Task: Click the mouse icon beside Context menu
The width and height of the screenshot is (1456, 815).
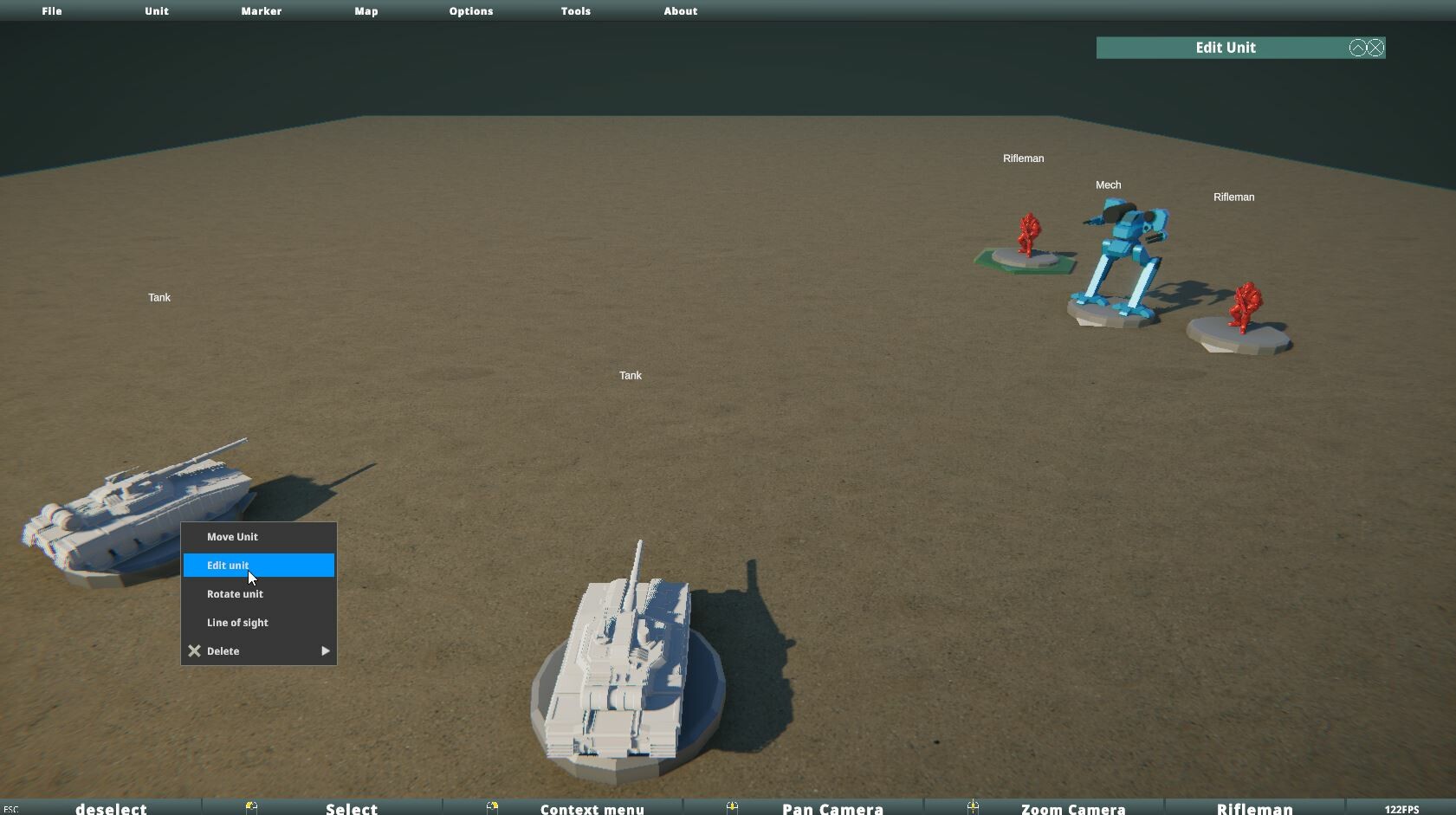Action: point(494,807)
